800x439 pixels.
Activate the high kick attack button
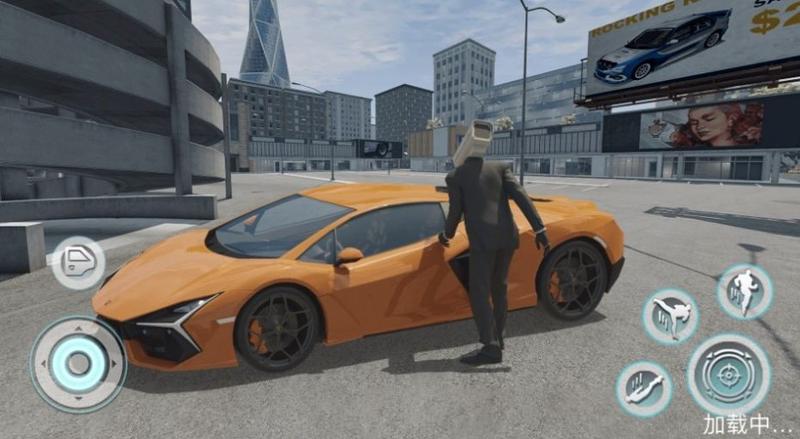click(x=670, y=316)
